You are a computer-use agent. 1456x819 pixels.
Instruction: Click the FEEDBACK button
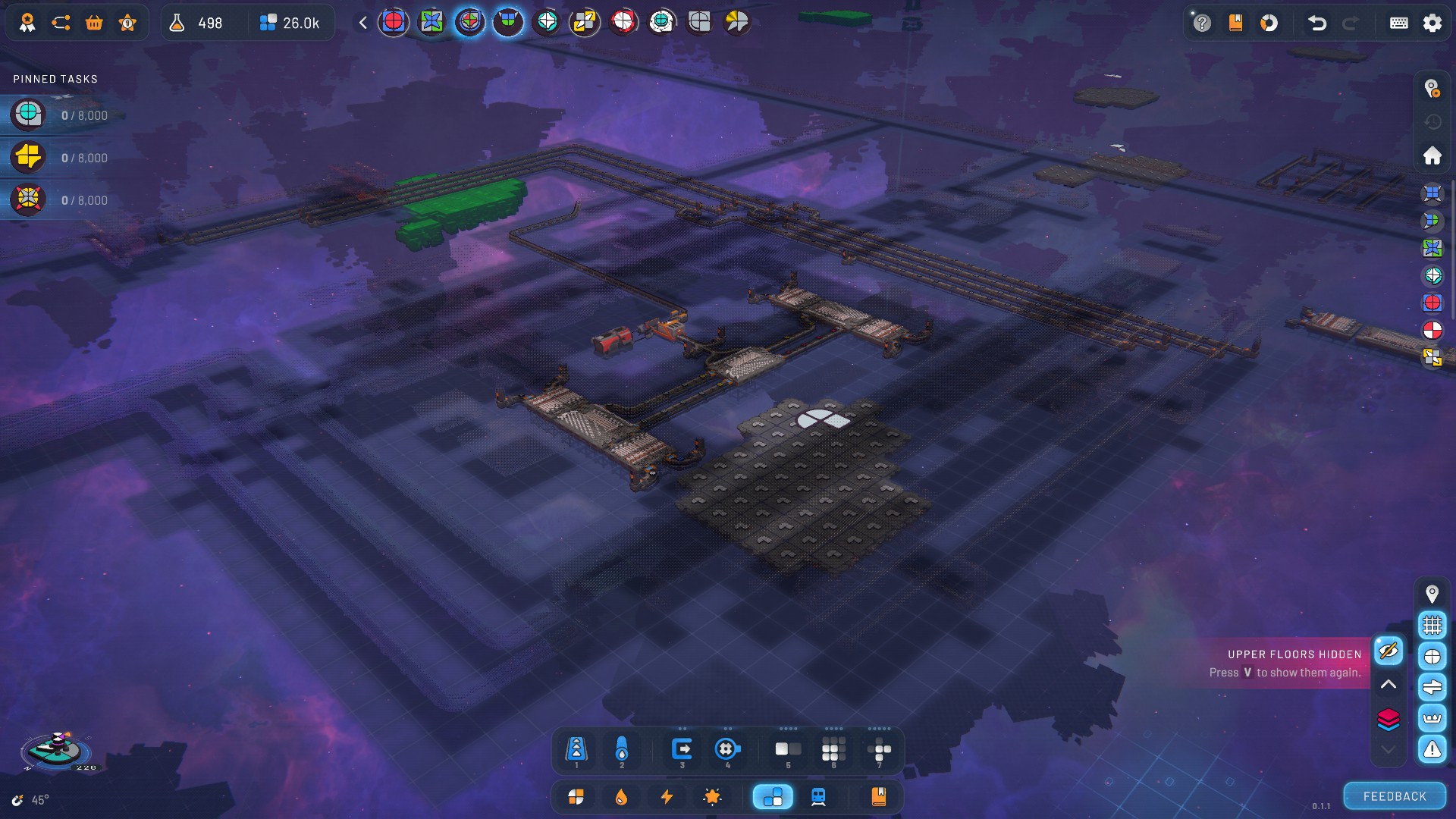[1395, 796]
